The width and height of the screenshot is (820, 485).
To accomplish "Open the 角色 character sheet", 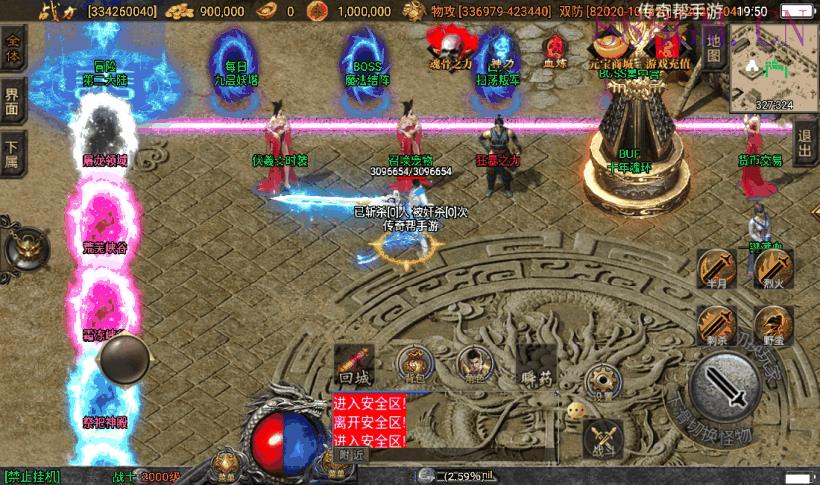I will [x=472, y=364].
